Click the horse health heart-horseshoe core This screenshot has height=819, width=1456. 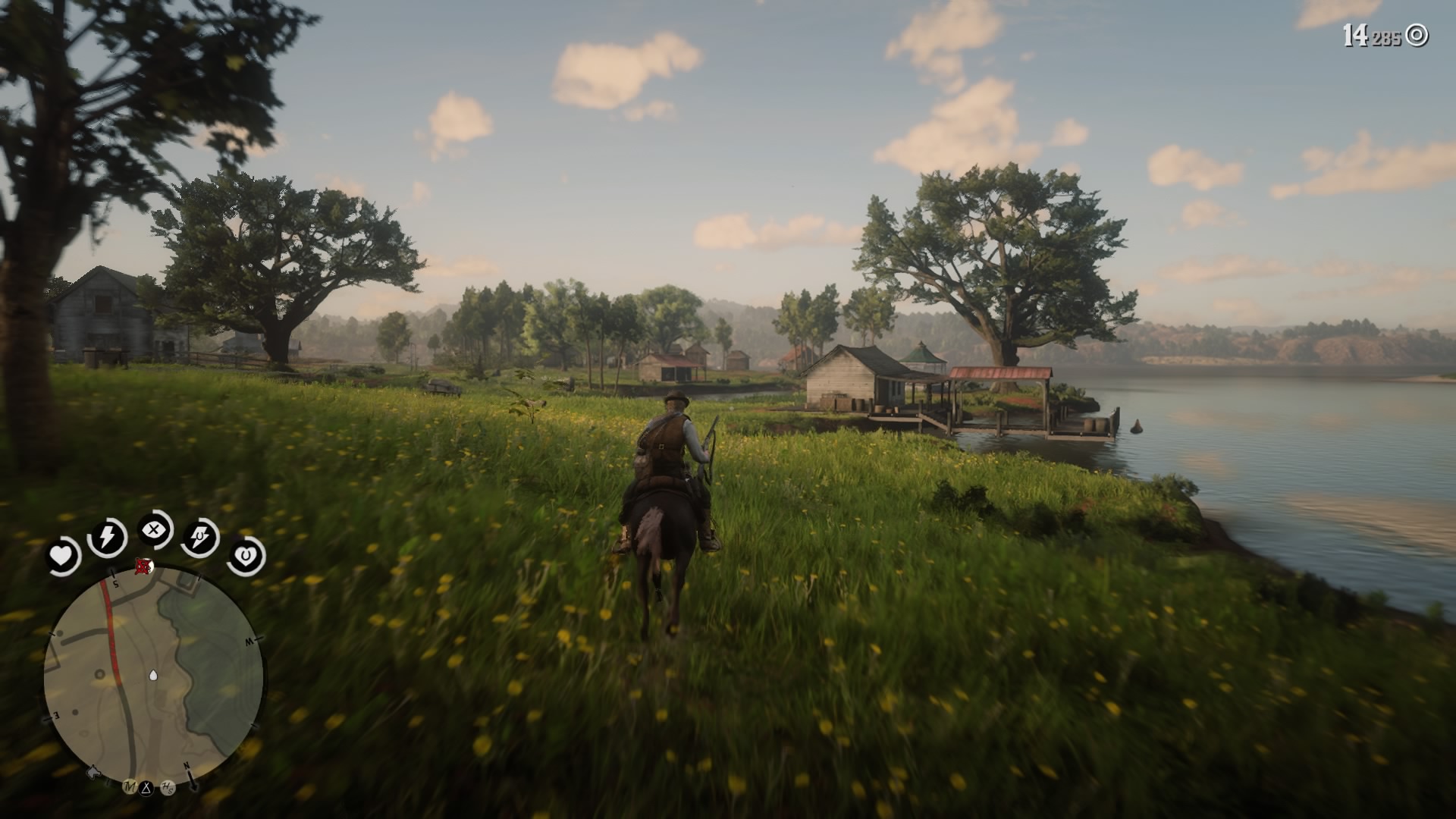(x=245, y=555)
